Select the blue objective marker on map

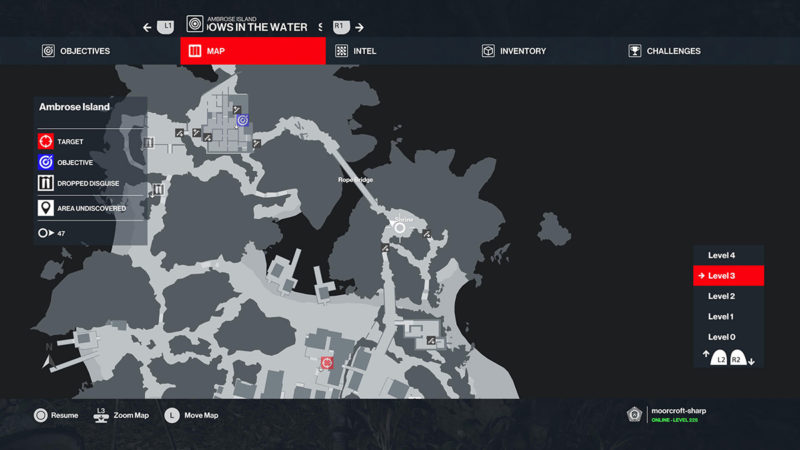[x=242, y=120]
